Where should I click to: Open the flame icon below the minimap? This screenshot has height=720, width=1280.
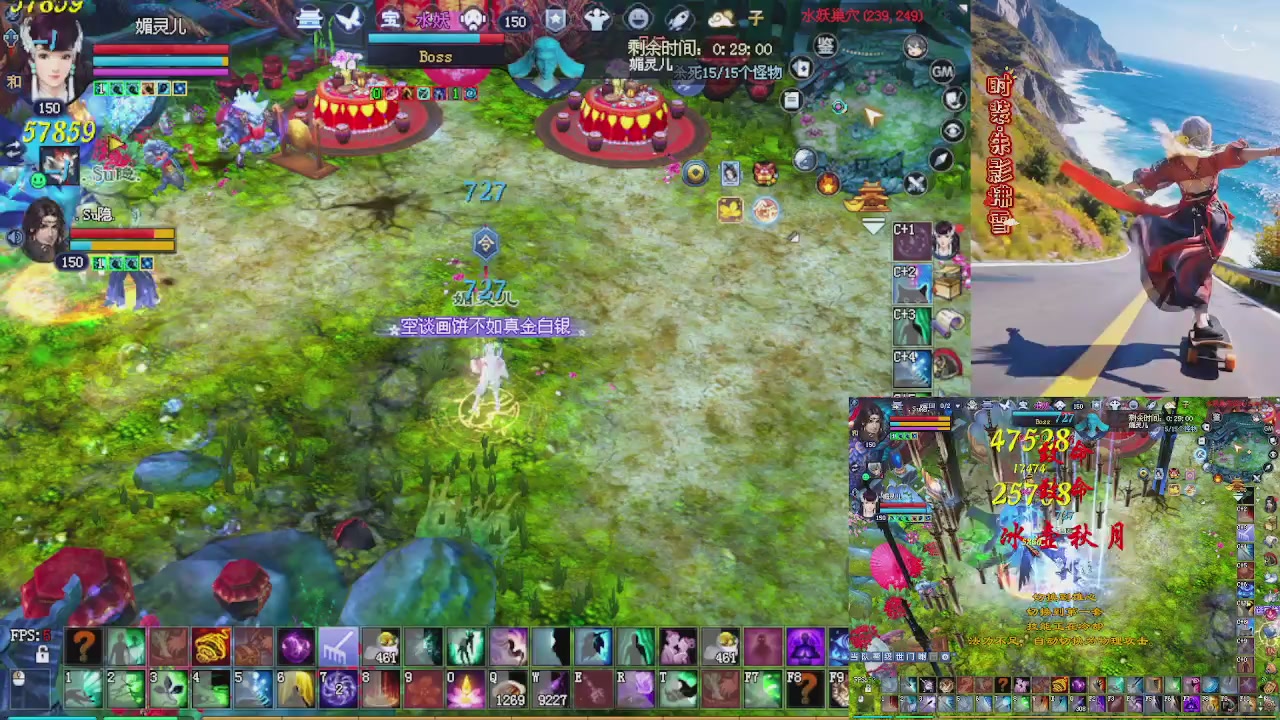coord(827,184)
